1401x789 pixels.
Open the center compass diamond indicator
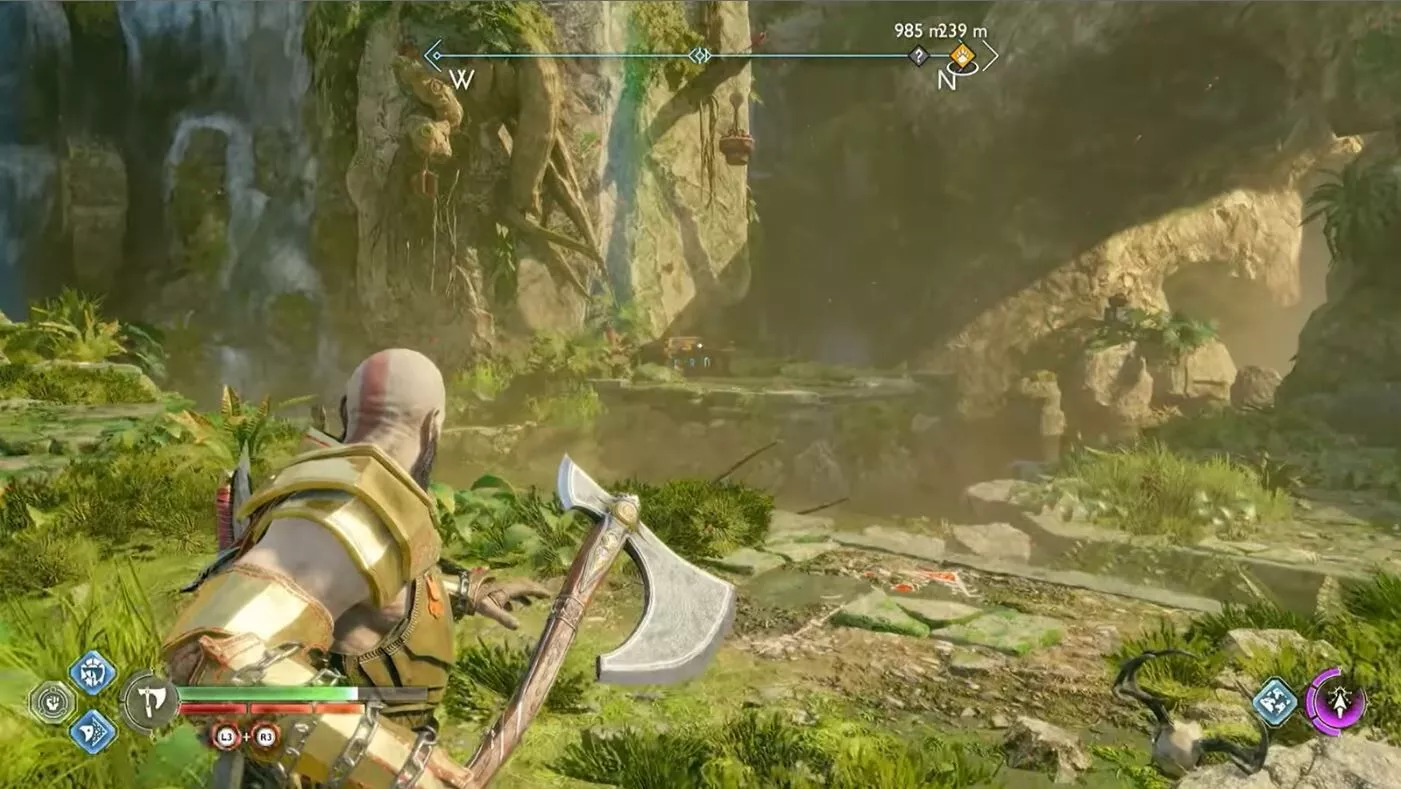pyautogui.click(x=700, y=55)
